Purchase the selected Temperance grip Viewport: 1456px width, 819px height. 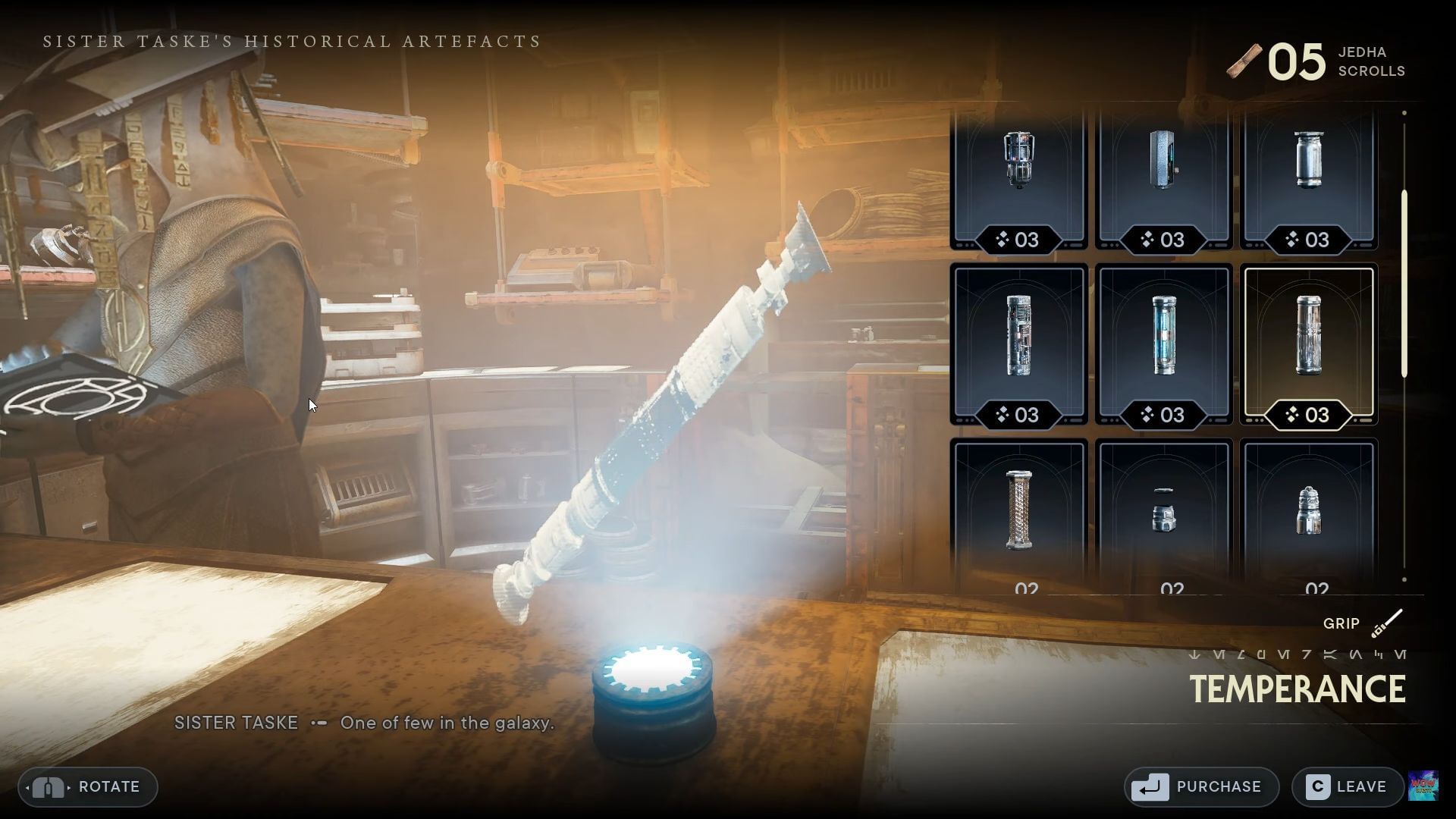[1200, 786]
